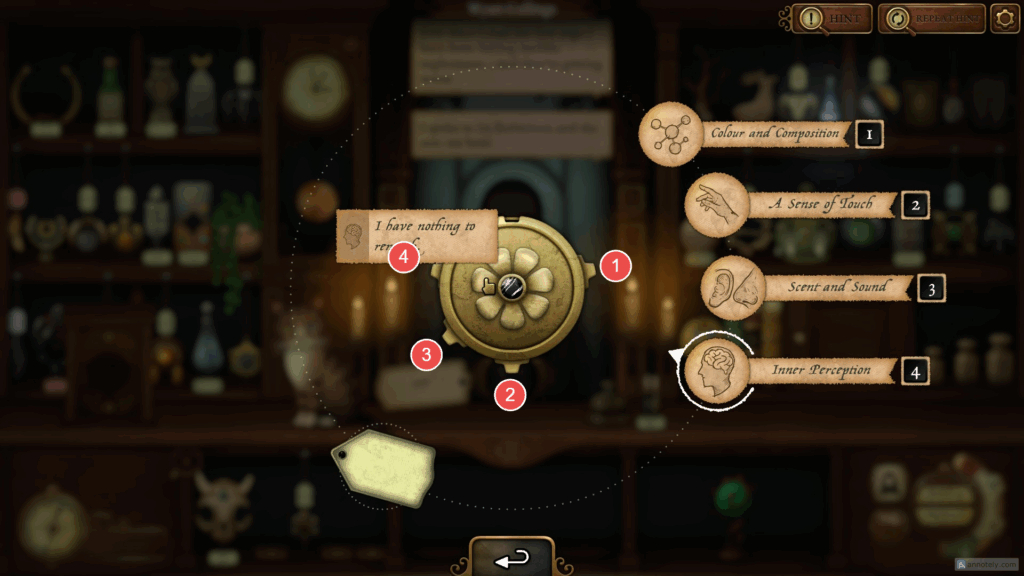The image size is (1024, 576).
Task: Choose the "I have nothing to remark" note
Action: (416, 234)
